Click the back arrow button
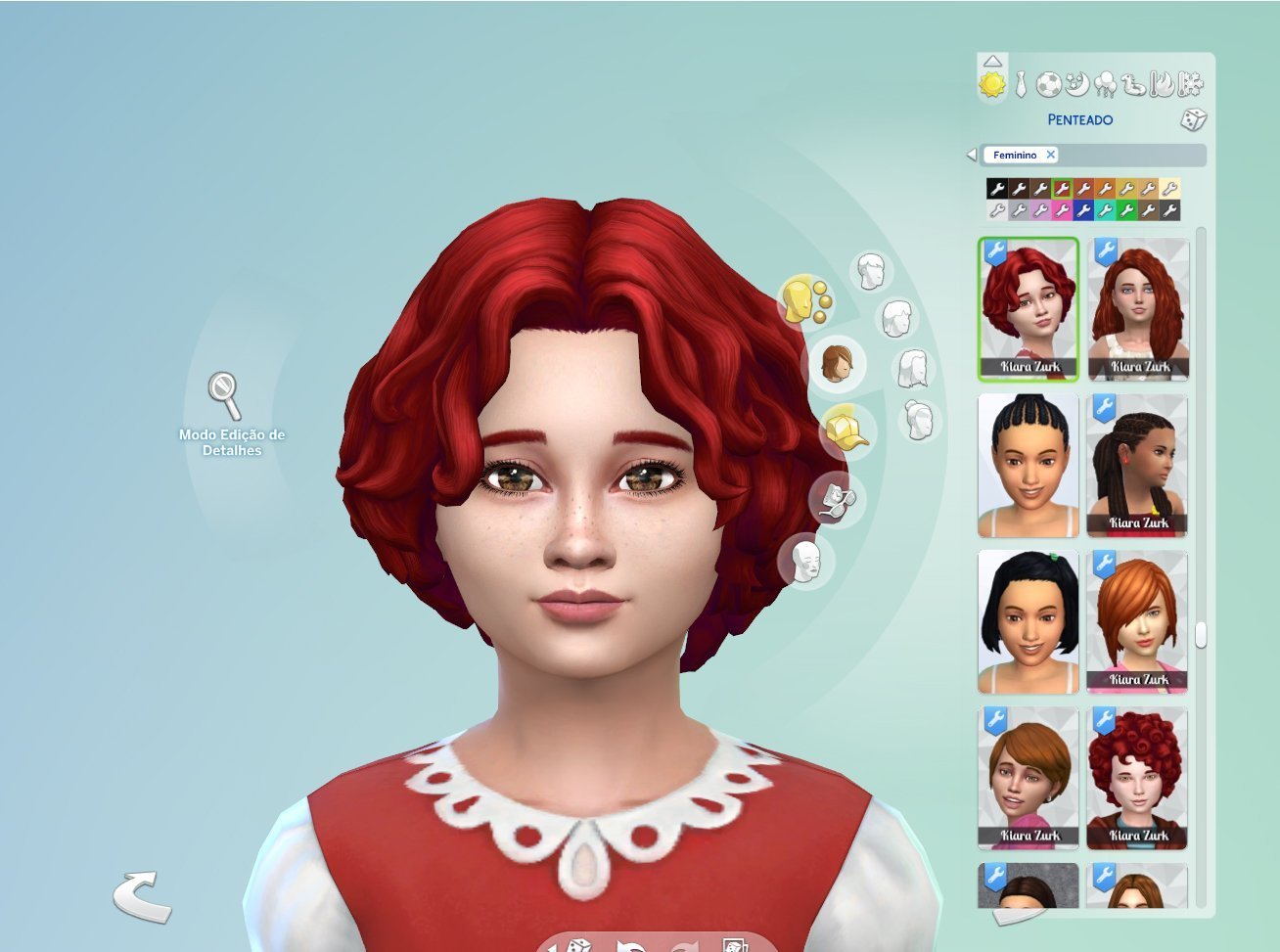The height and width of the screenshot is (952, 1280). click(x=142, y=895)
